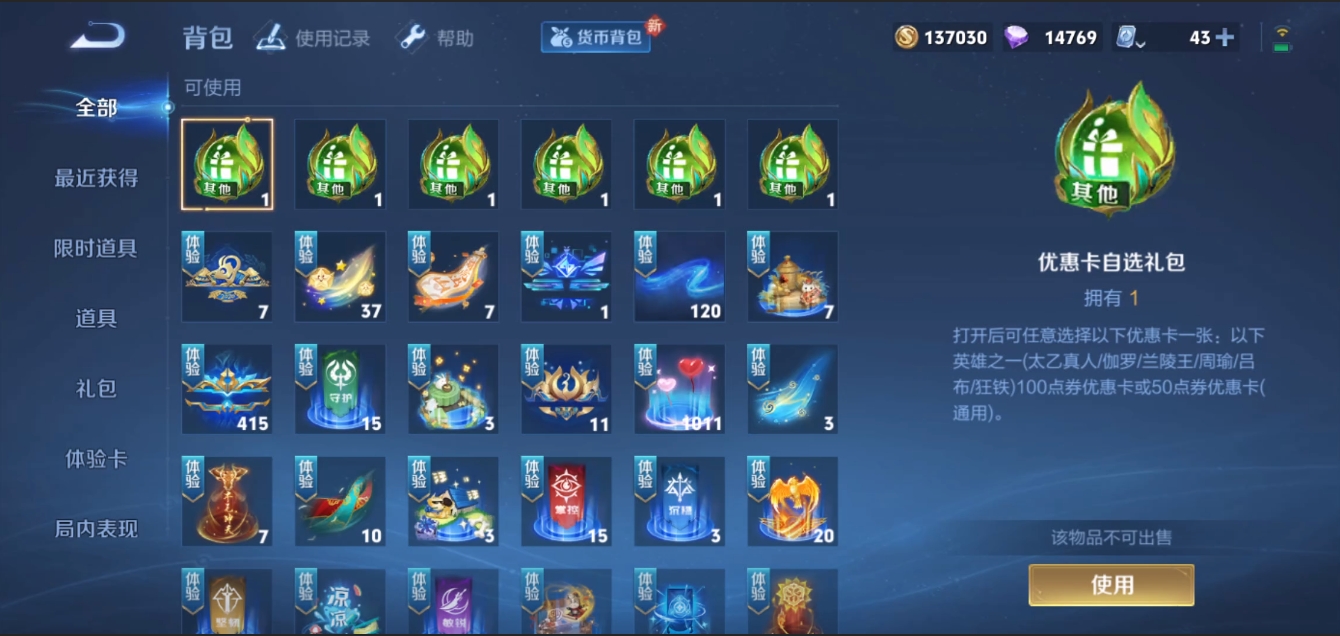Select the heart balloons item with 1011

pyautogui.click(x=680, y=390)
